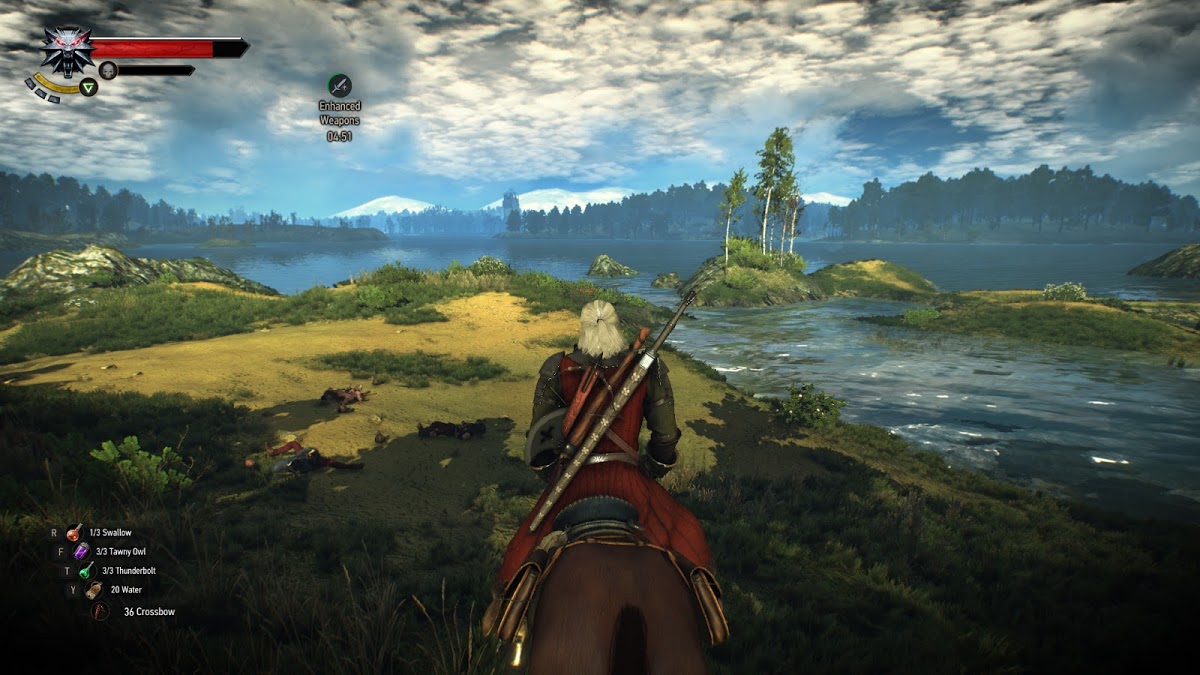1200x675 pixels.
Task: Click the wolf medallion icon
Action: pos(67,51)
